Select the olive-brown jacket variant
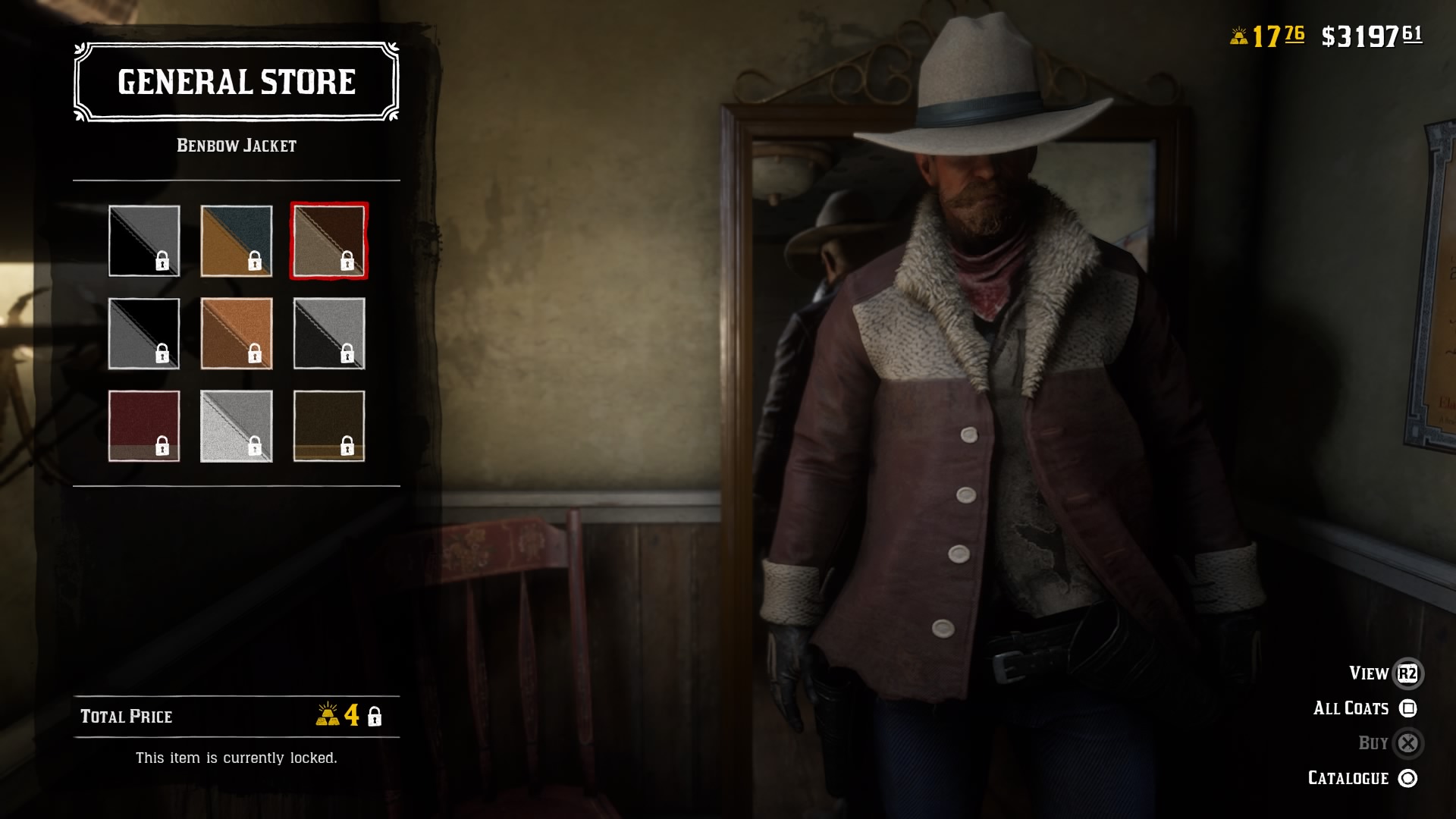Viewport: 1456px width, 819px height. (329, 427)
